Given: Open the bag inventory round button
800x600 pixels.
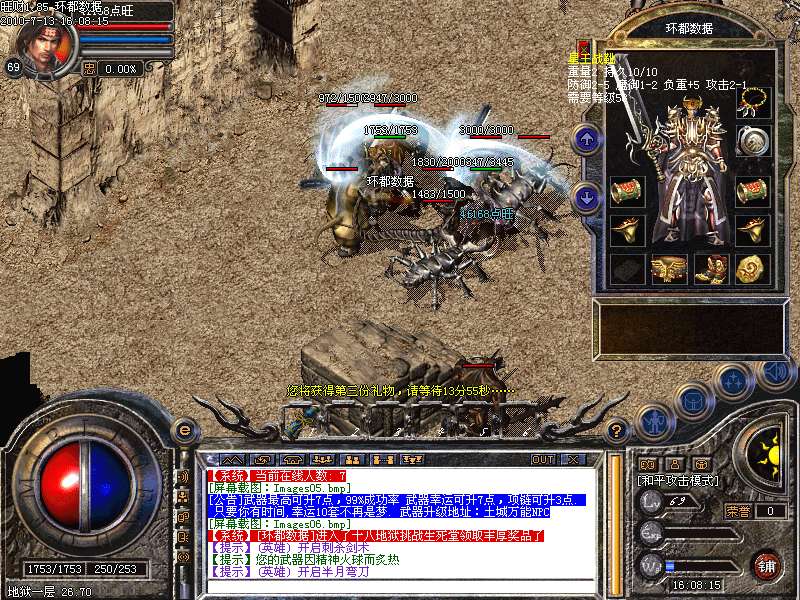Looking at the screenshot, I should click(693, 401).
